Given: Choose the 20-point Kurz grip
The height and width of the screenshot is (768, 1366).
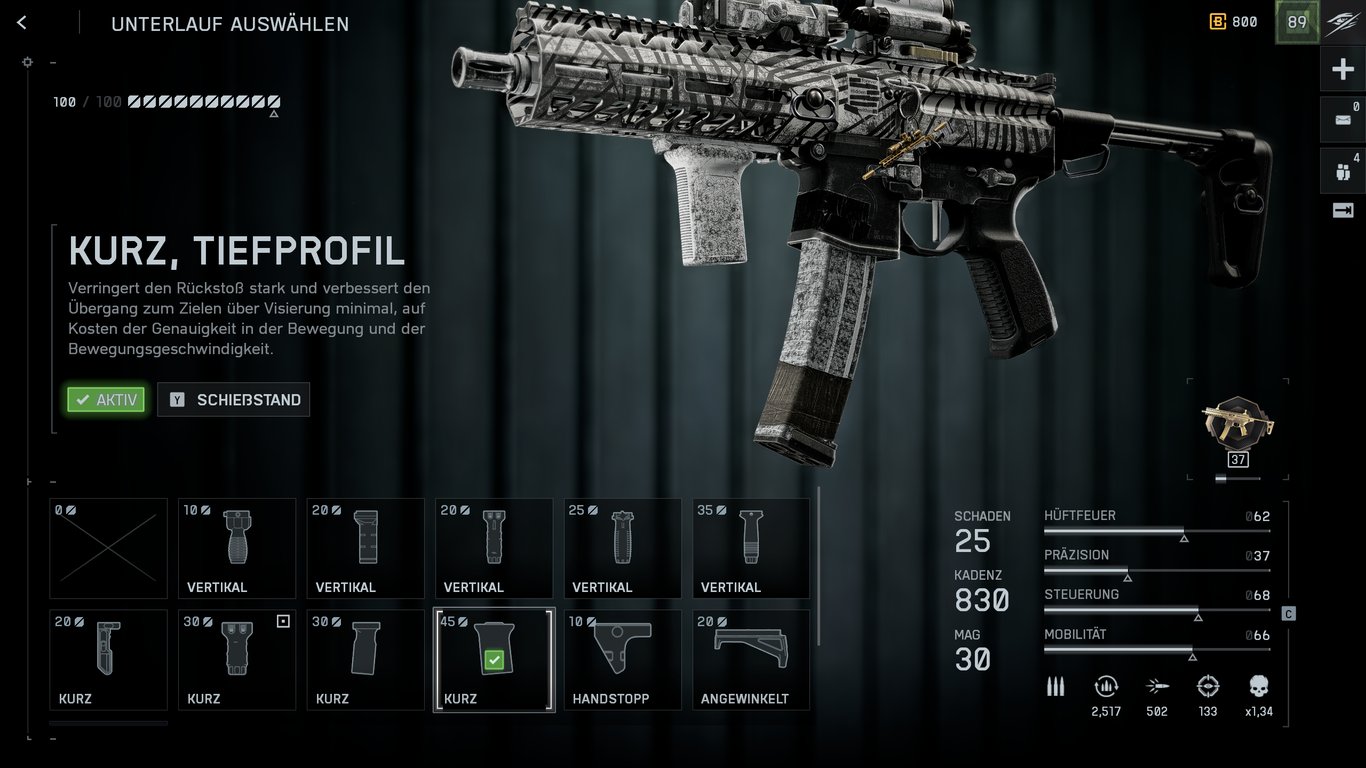Looking at the screenshot, I should [x=108, y=659].
